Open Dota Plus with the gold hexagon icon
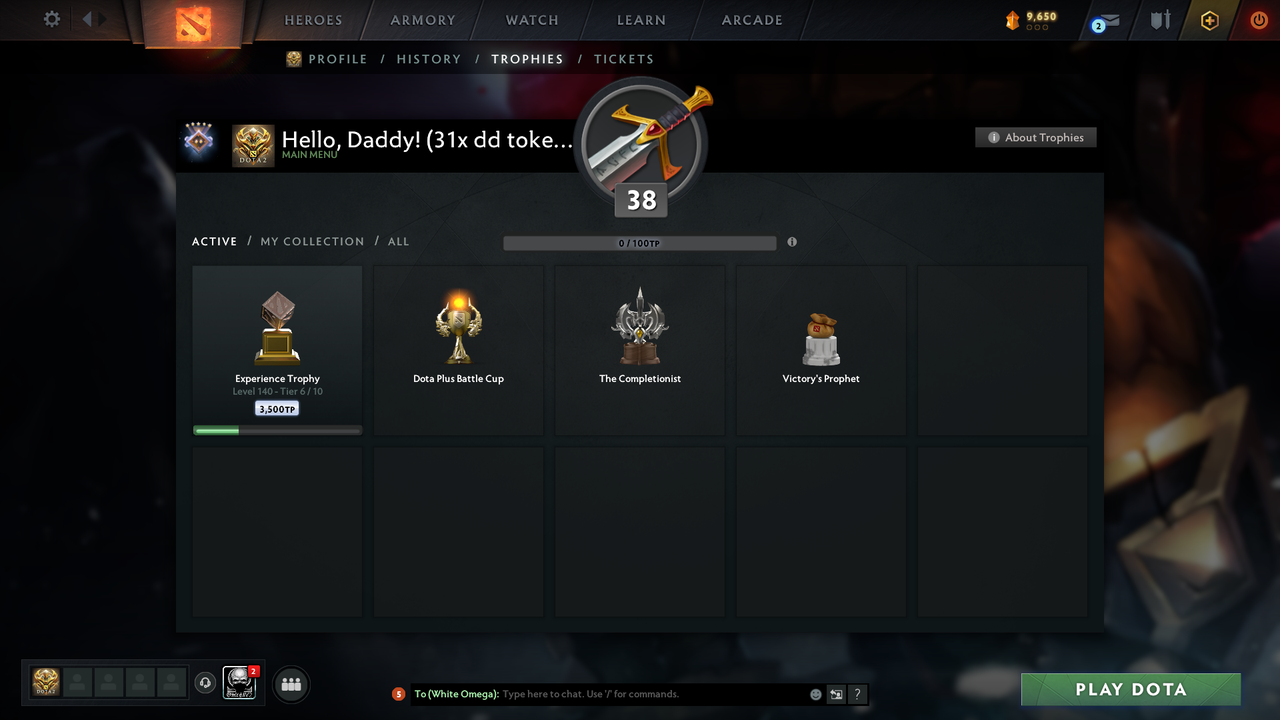The height and width of the screenshot is (720, 1280). coord(1209,20)
